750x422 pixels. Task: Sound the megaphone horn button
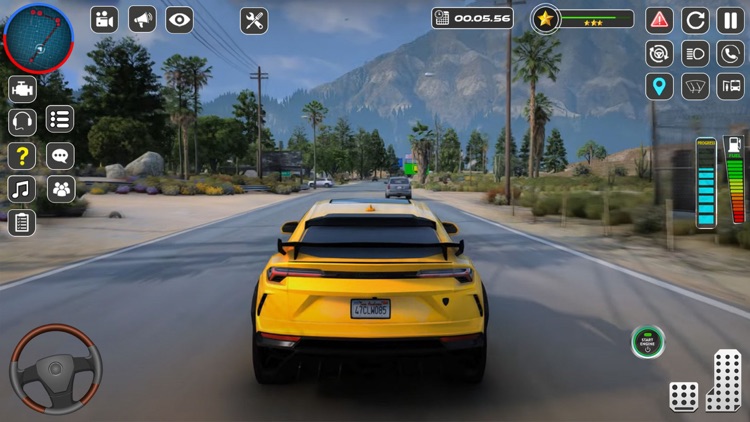point(142,19)
